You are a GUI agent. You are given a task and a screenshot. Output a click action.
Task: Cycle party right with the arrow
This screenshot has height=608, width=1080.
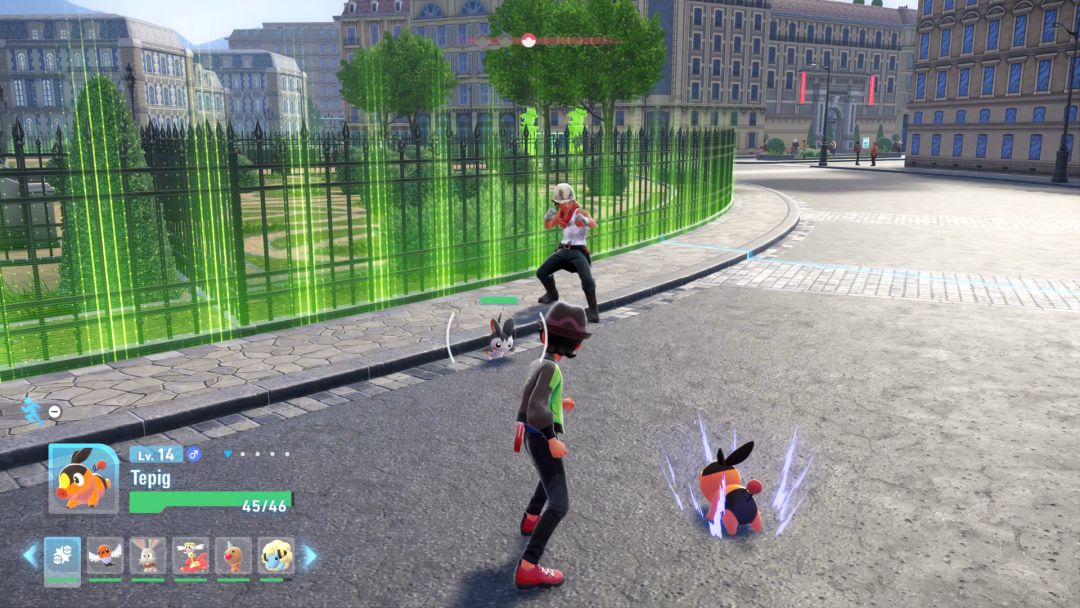coord(309,555)
